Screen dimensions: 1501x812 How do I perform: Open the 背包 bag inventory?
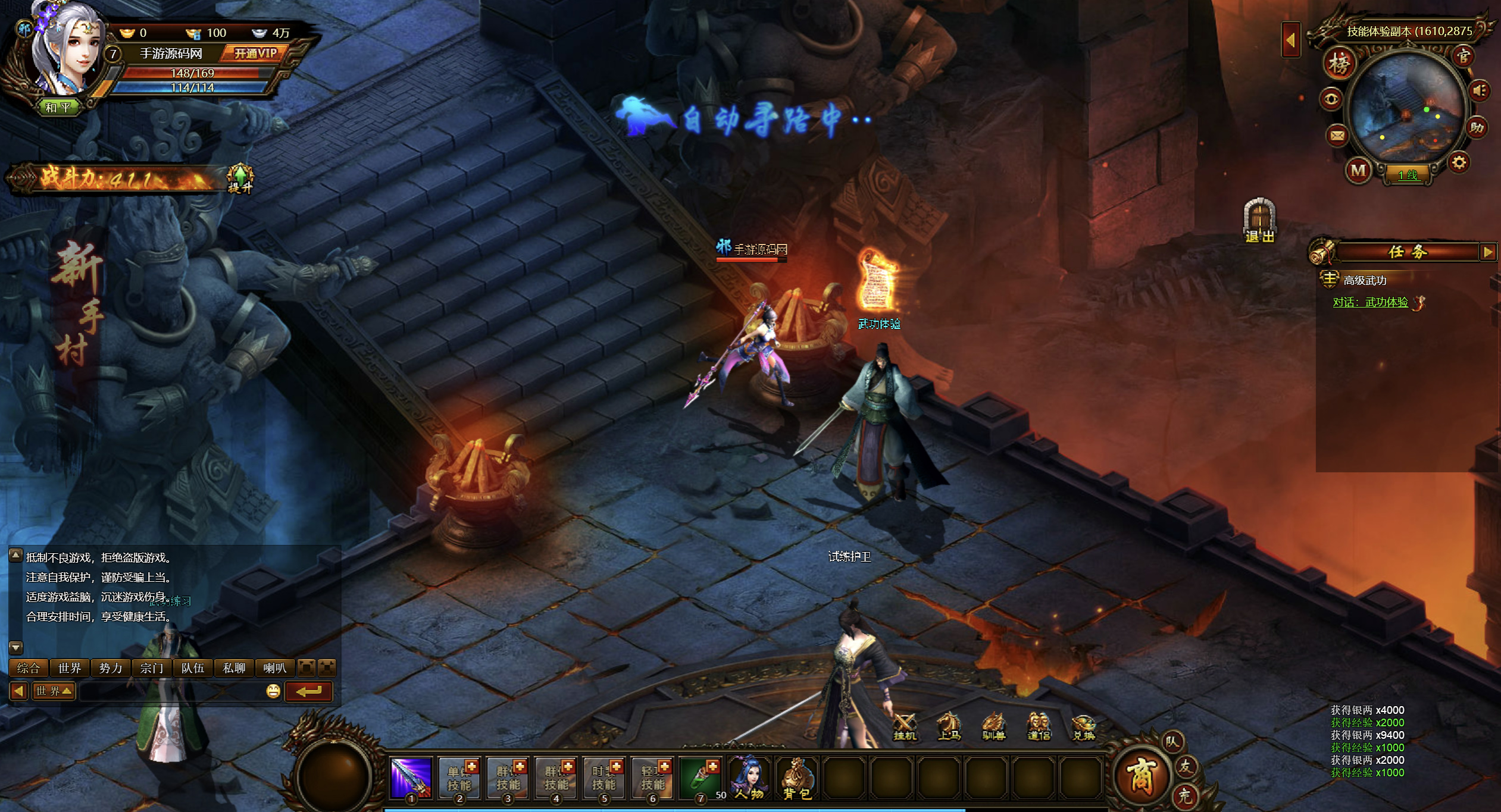pos(796,778)
